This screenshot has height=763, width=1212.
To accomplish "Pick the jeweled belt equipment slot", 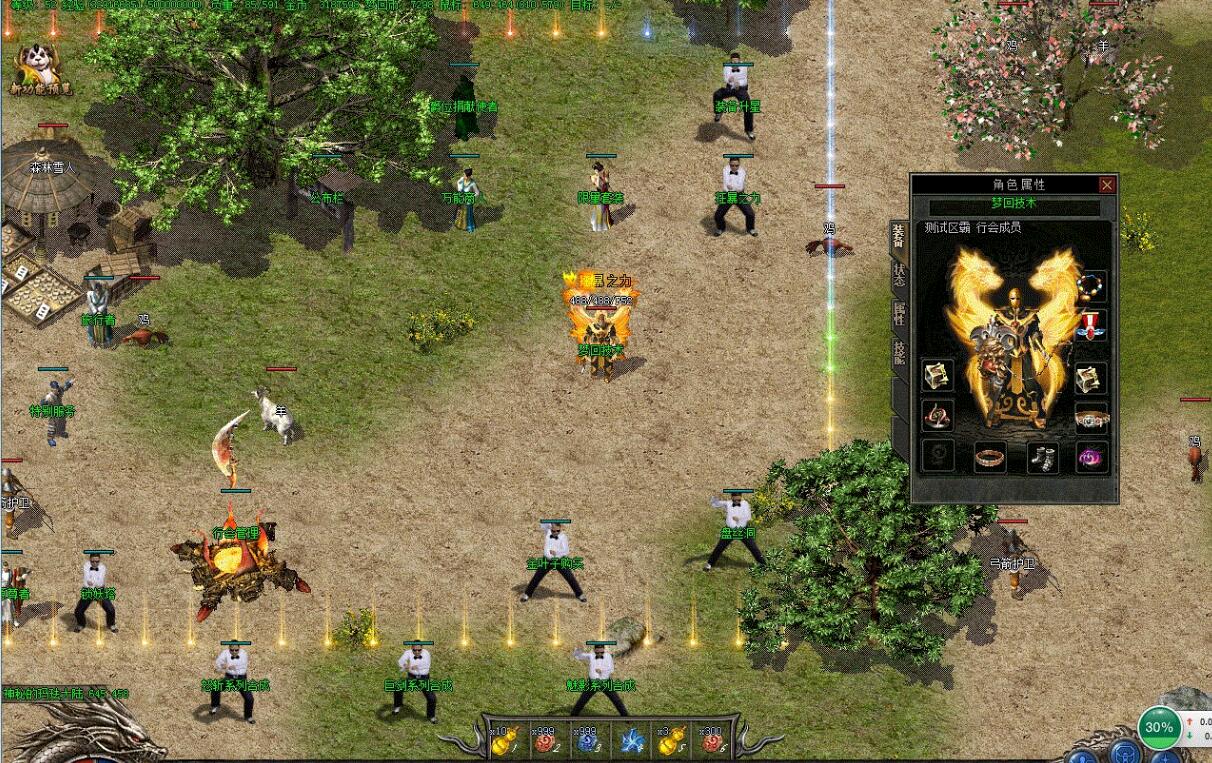I will click(1091, 417).
